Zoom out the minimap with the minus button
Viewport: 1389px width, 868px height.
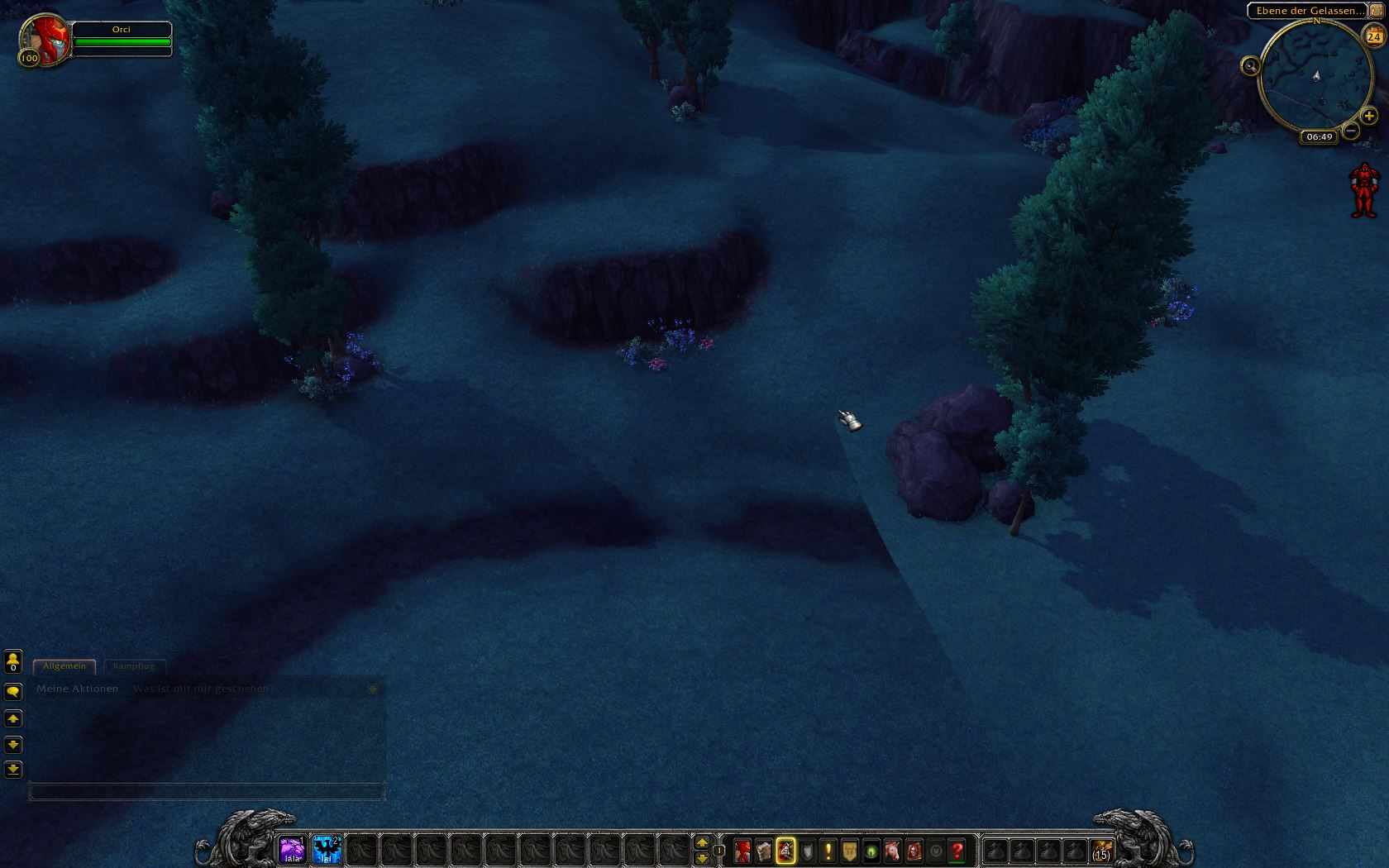tap(1351, 131)
